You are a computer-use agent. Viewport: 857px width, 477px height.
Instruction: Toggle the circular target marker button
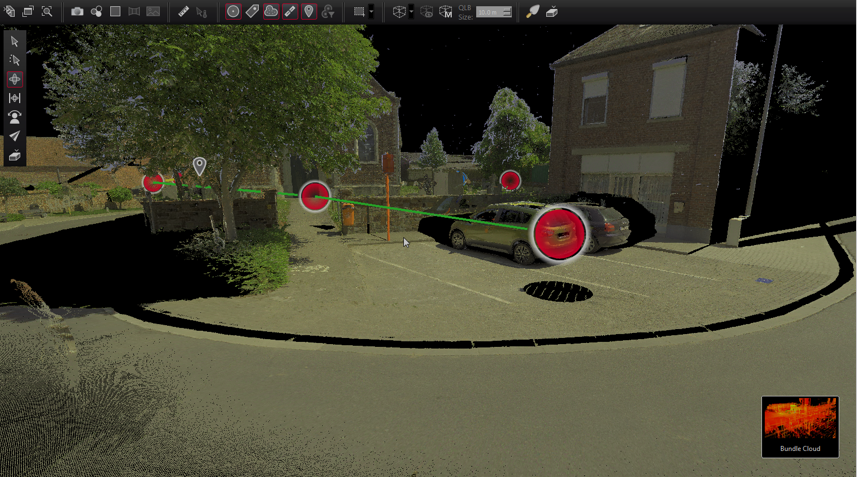pyautogui.click(x=233, y=12)
